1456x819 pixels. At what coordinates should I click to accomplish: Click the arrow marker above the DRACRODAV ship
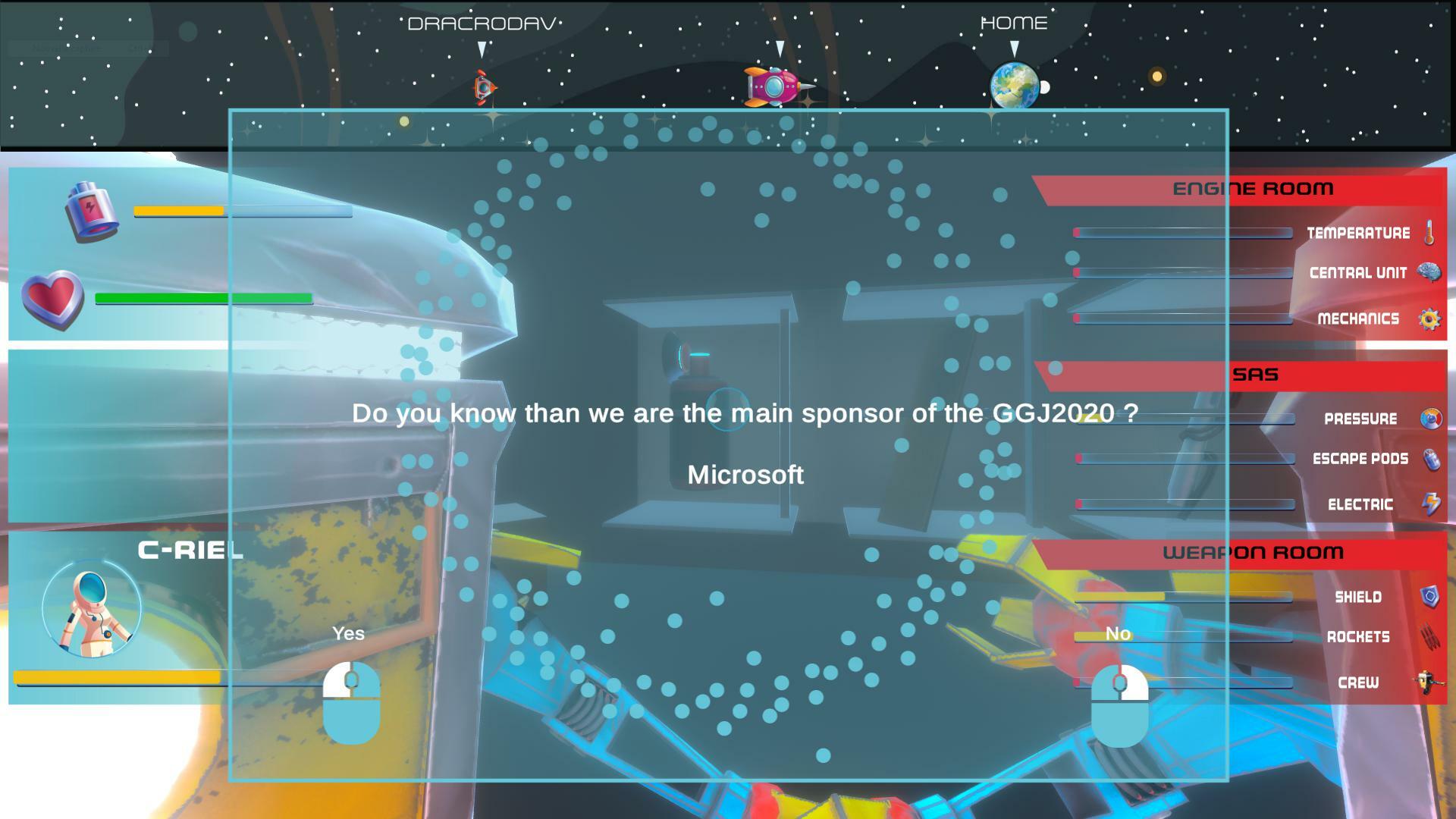[x=481, y=49]
